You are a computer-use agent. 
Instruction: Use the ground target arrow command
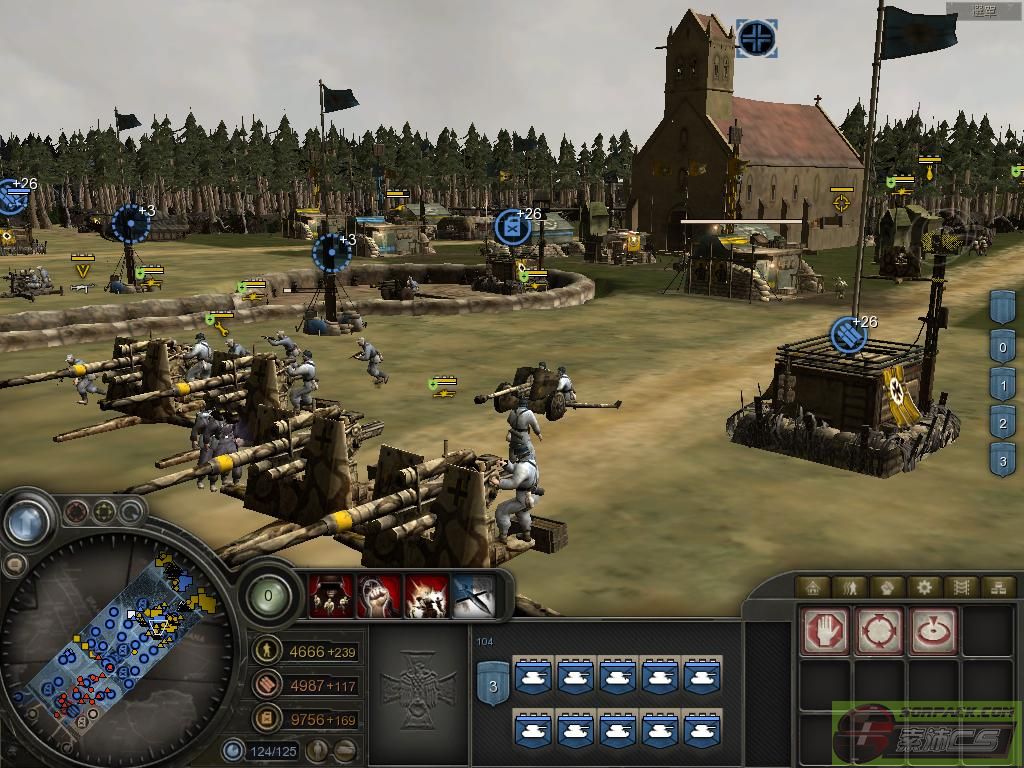(x=933, y=630)
